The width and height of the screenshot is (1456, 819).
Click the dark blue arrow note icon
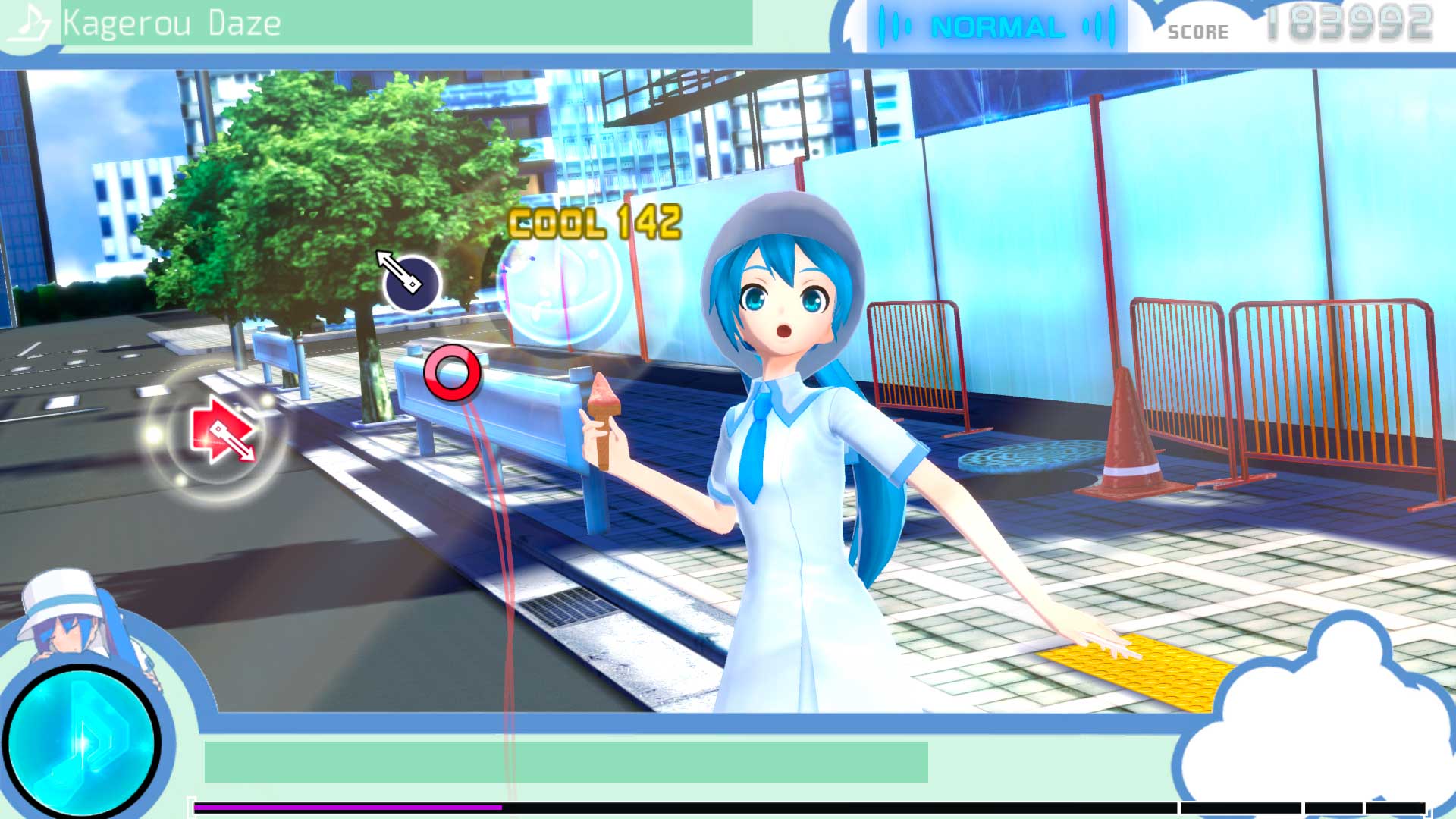(x=411, y=282)
